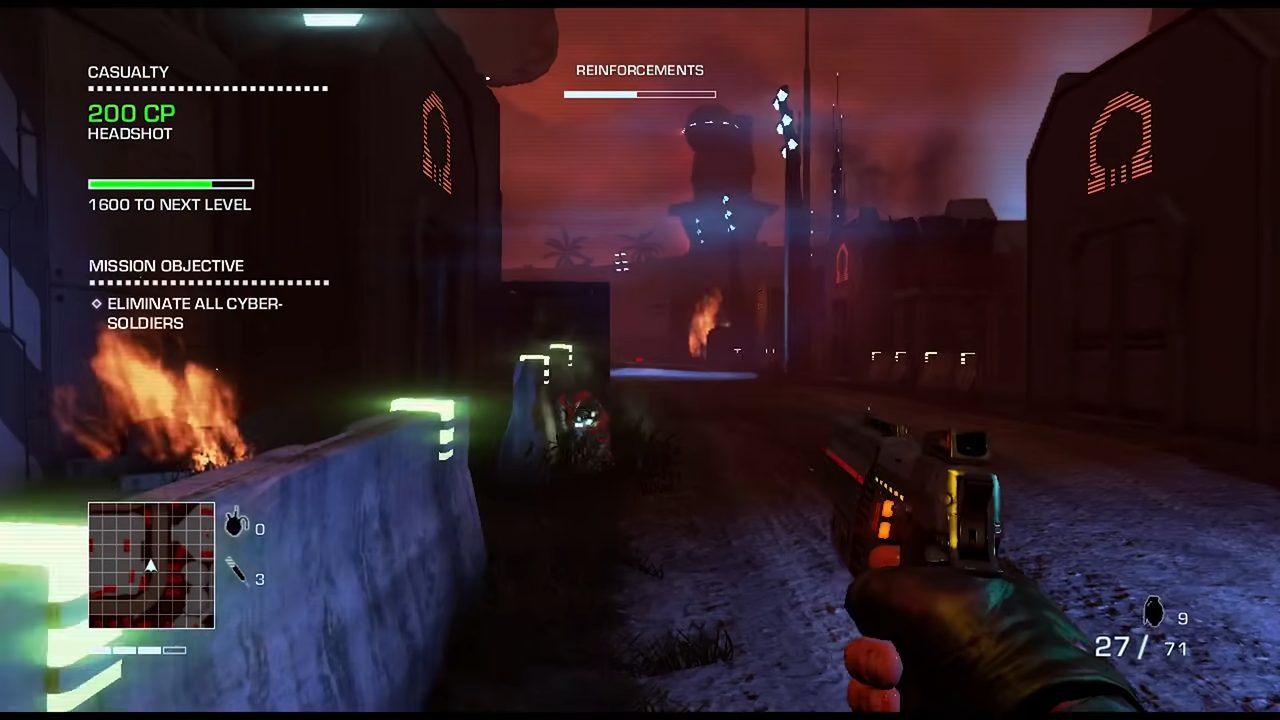Image resolution: width=1280 pixels, height=720 pixels.
Task: Click the diamond icon before the objective text
Action: point(96,303)
